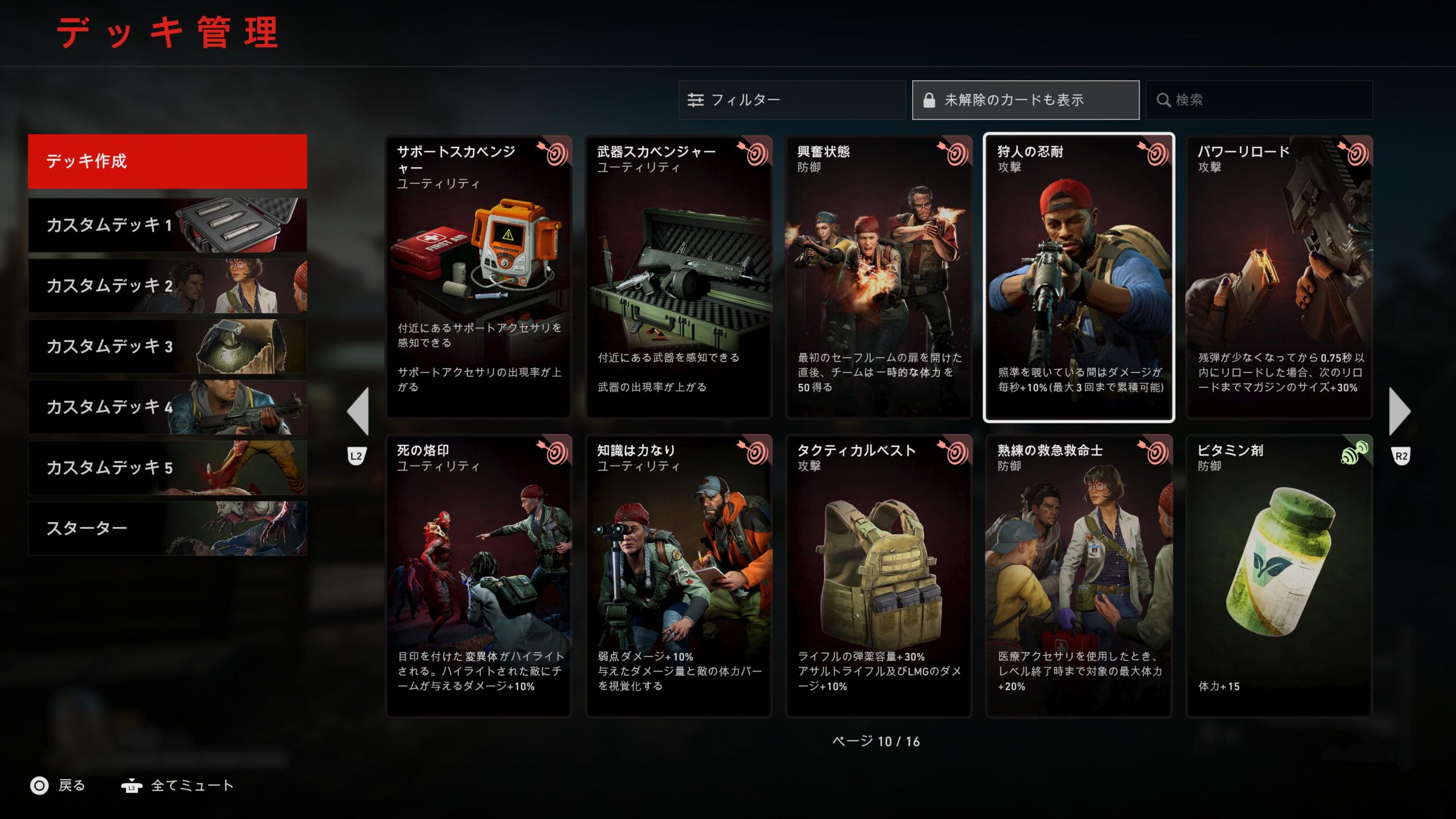Viewport: 1456px width, 819px height.
Task: Go to the next card page arrow
Action: tap(1399, 412)
